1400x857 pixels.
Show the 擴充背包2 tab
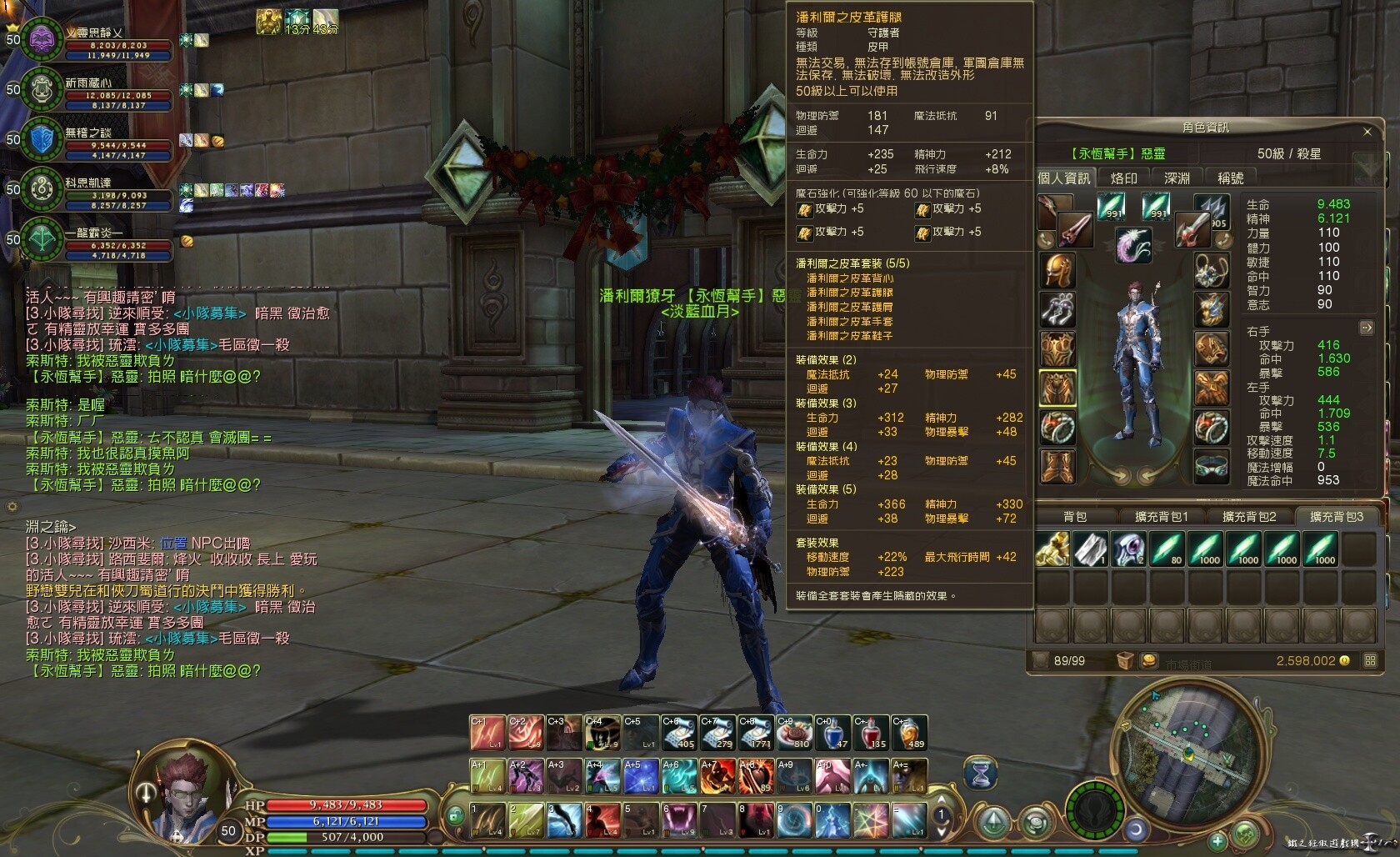[x=1248, y=517]
